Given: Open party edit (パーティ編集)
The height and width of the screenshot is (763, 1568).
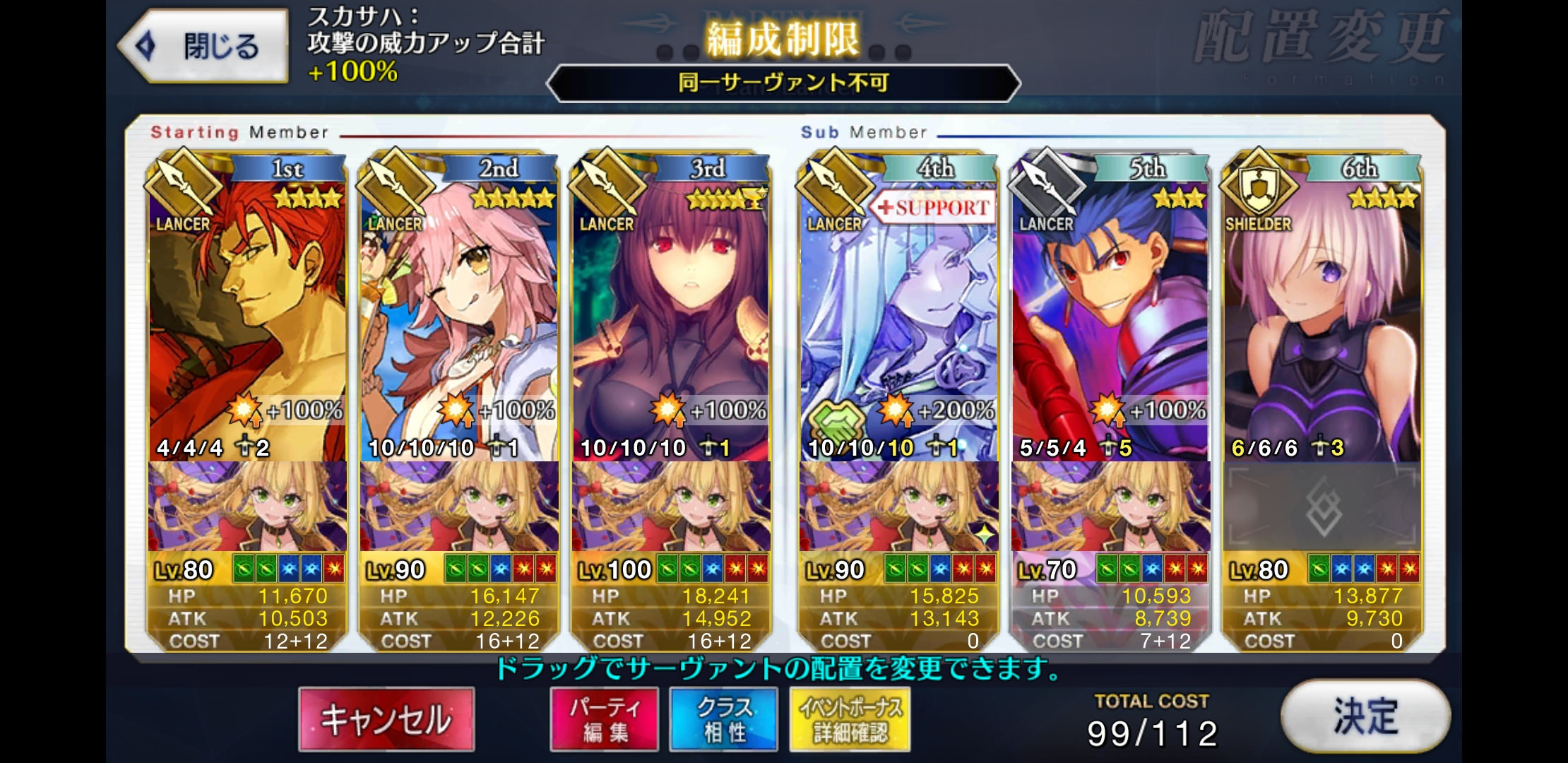Looking at the screenshot, I should click(x=605, y=718).
